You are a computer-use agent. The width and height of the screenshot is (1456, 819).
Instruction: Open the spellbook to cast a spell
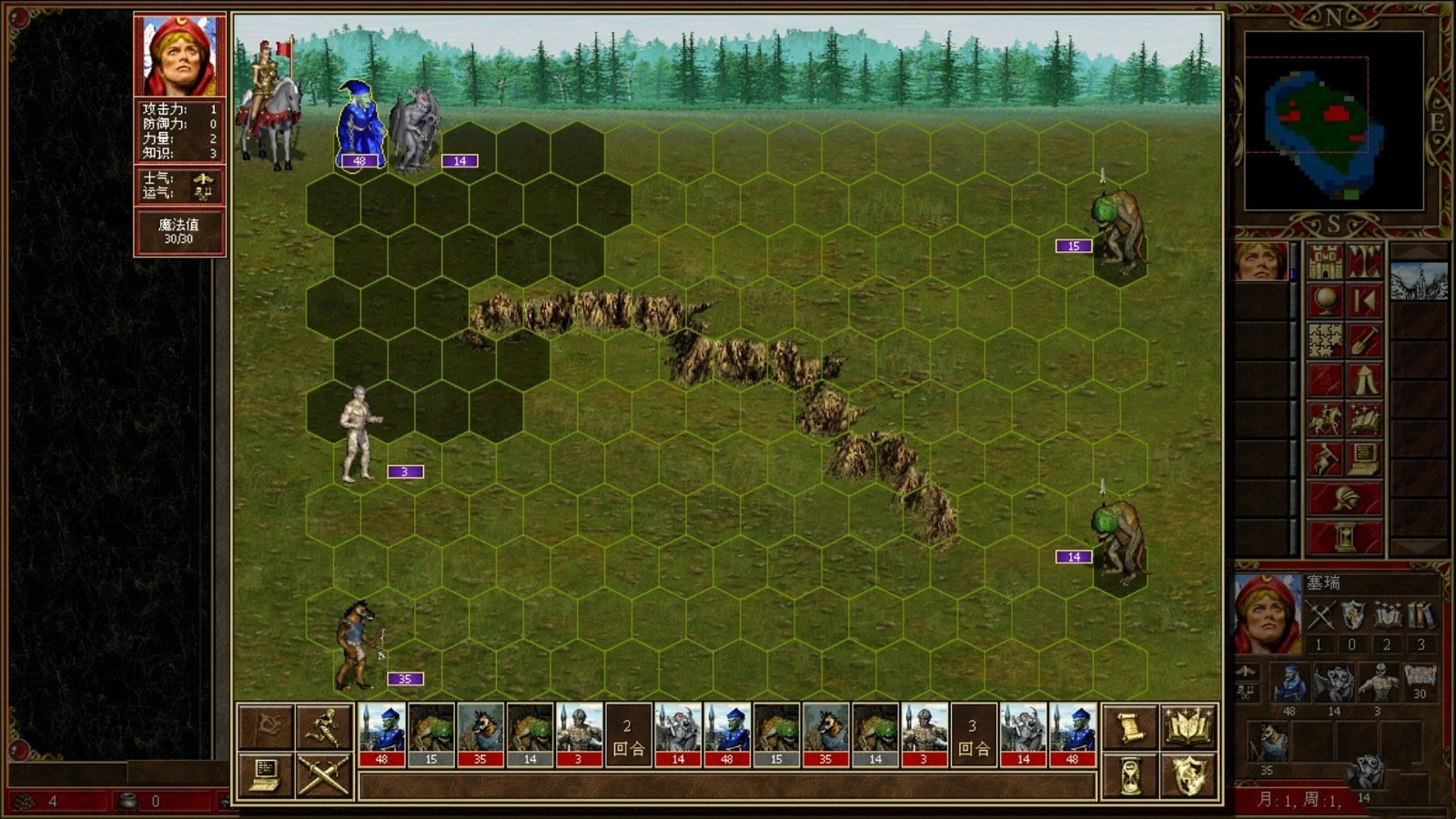point(1189,727)
